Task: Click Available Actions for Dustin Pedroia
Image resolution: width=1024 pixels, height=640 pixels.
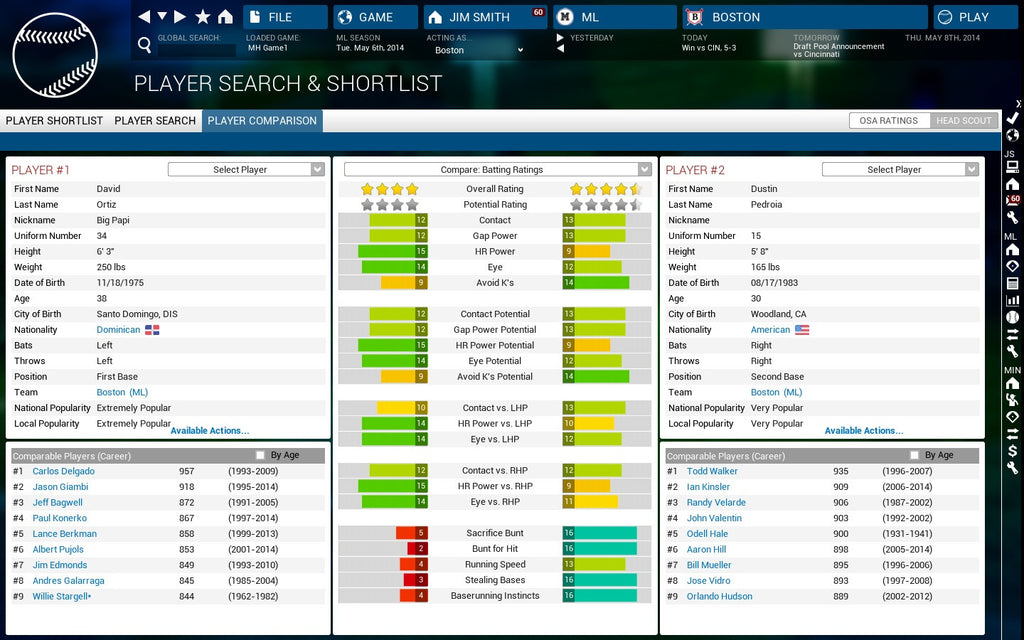Action: pyautogui.click(x=864, y=431)
